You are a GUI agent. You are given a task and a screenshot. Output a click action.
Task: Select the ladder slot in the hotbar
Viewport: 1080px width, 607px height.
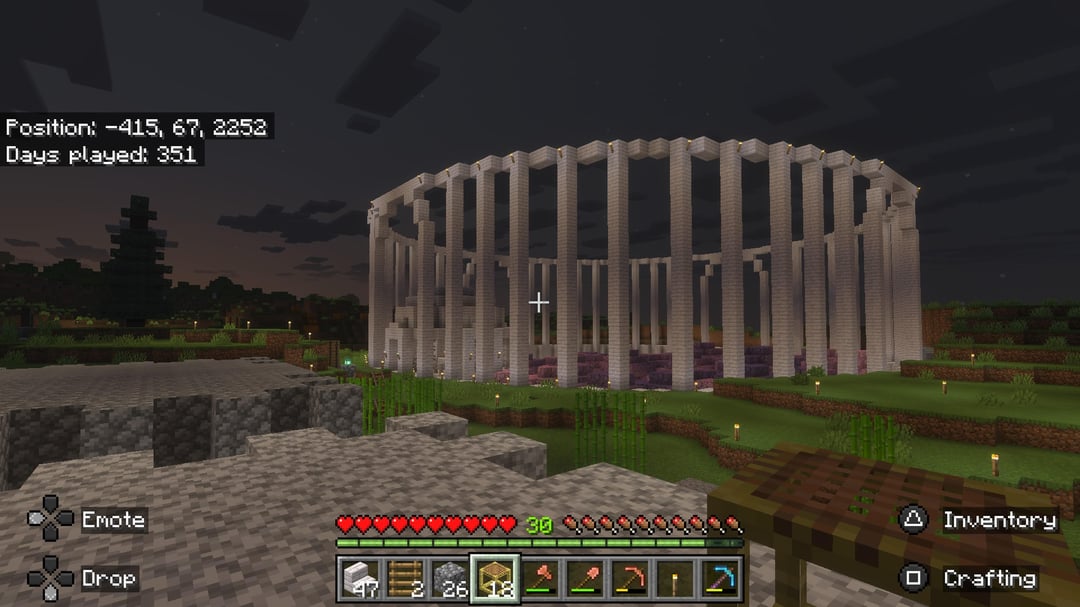coord(404,578)
